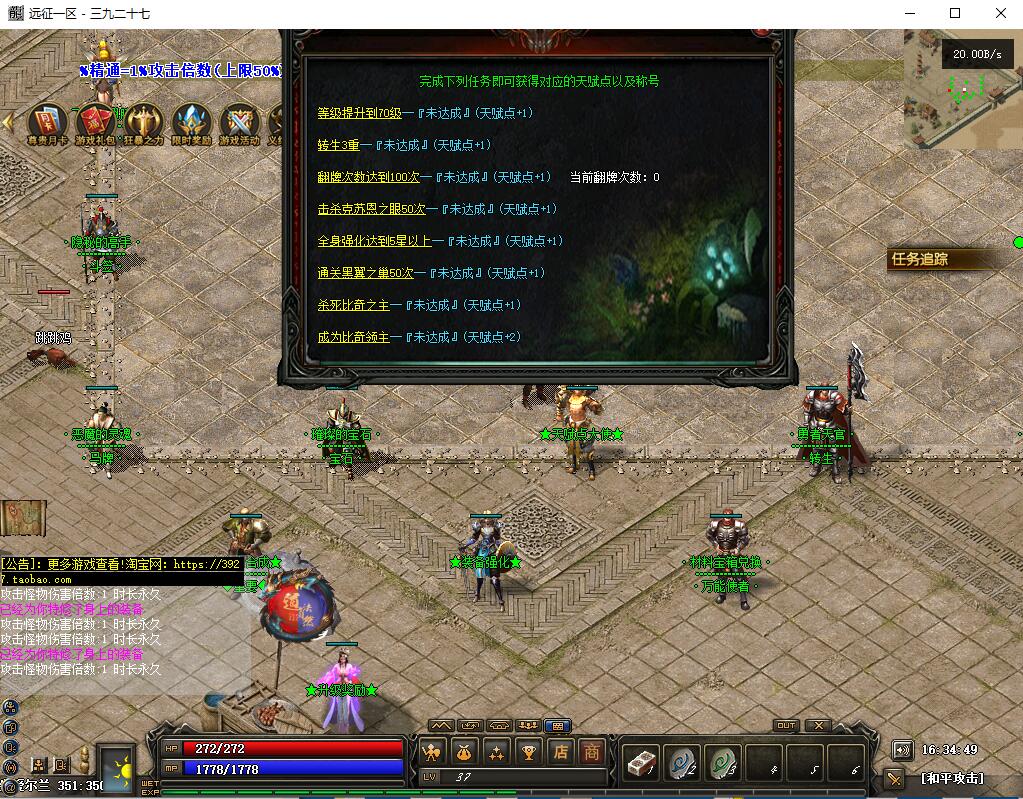Open the 游戏礼包 red envelope gift pack
This screenshot has height=799, width=1023.
[x=95, y=122]
